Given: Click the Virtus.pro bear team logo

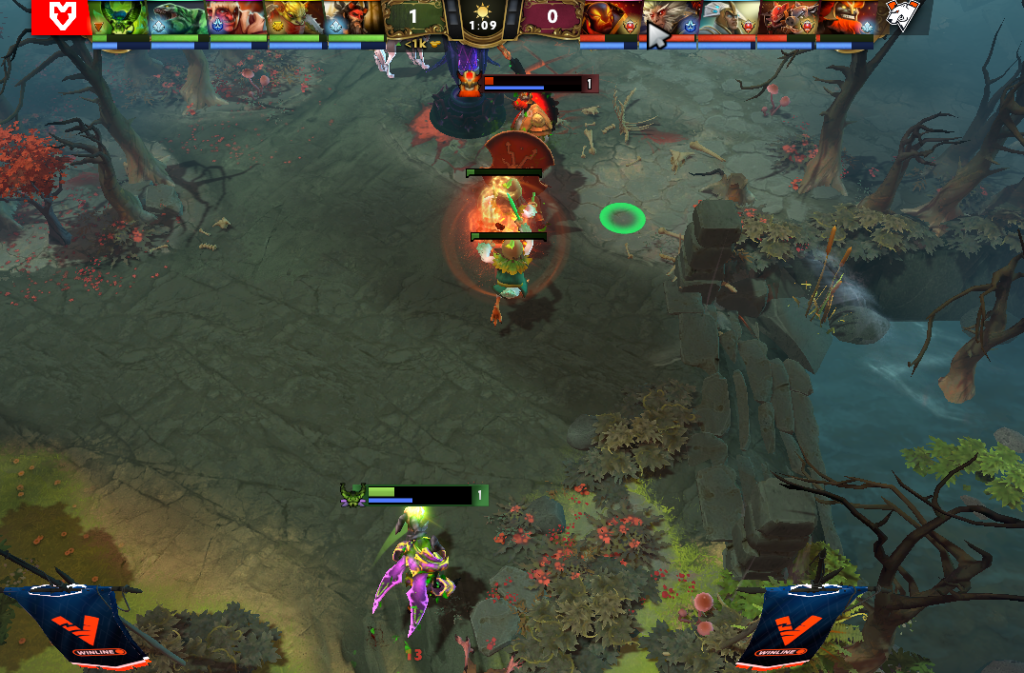Looking at the screenshot, I should coord(904,17).
